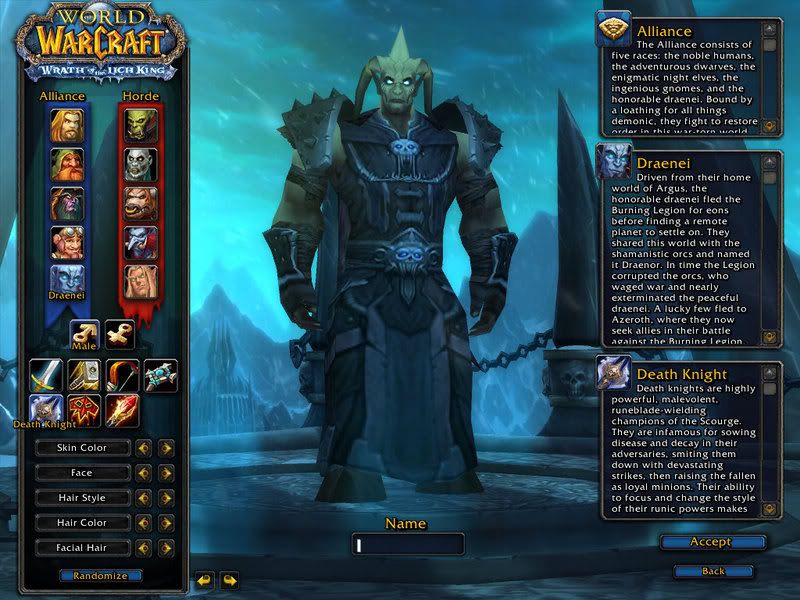Pick the Night Elf race portrait

tap(67, 203)
